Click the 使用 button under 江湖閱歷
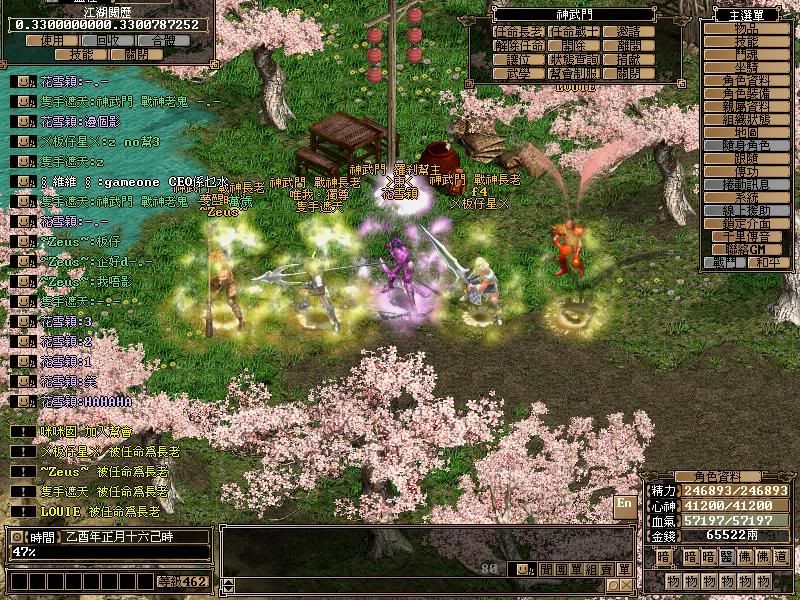The image size is (800, 600). [x=52, y=41]
